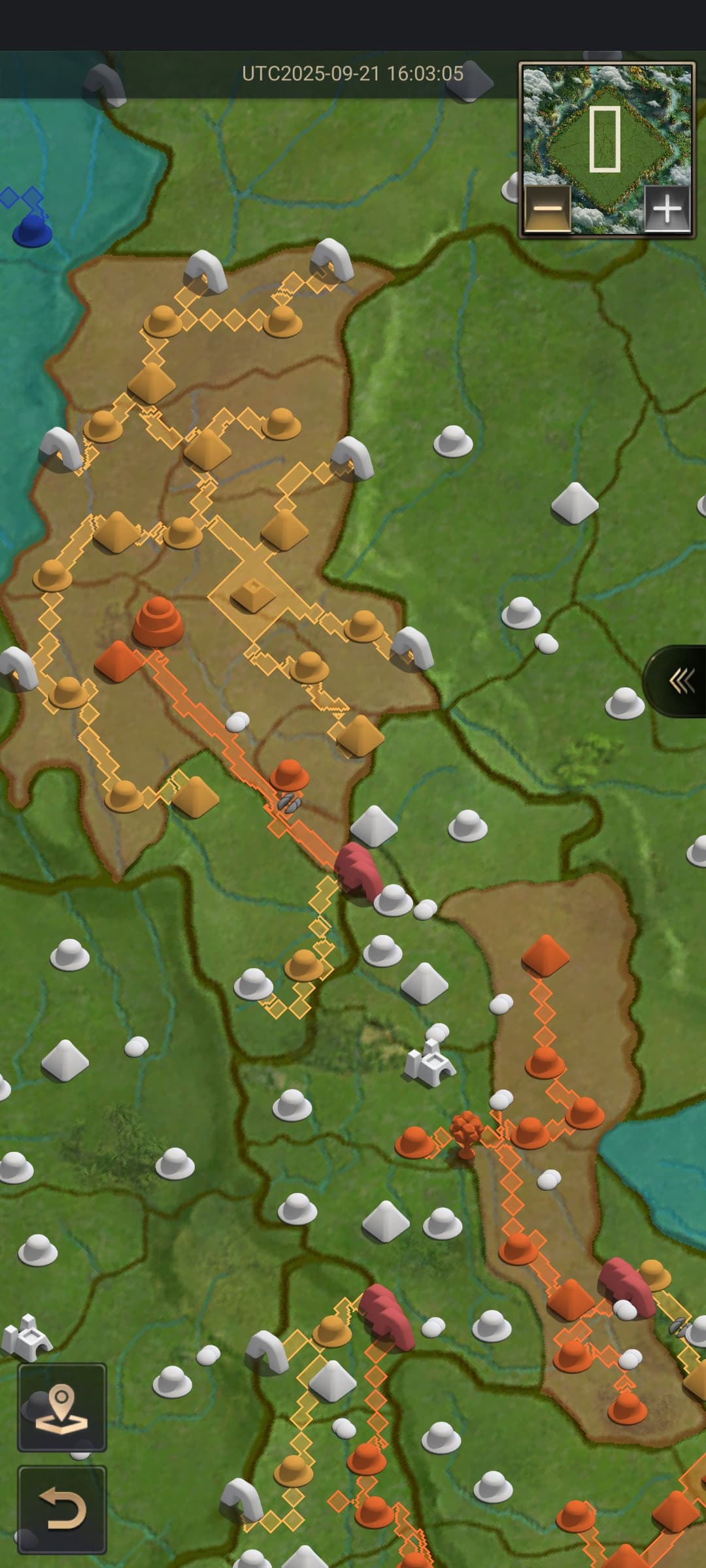Locate my position with the map pin button
This screenshot has height=1568, width=706.
(x=62, y=1407)
